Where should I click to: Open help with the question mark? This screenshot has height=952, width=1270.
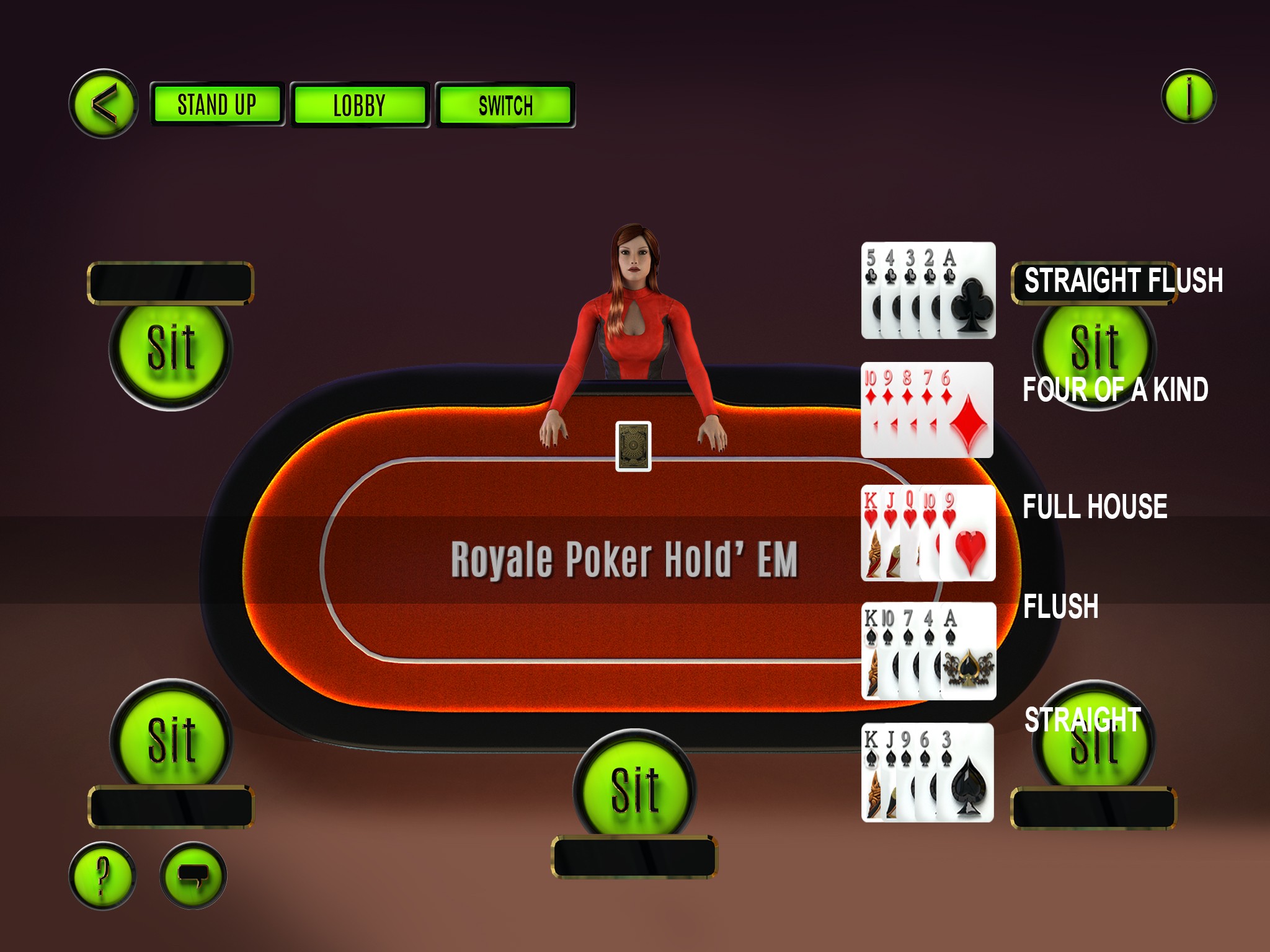click(x=102, y=876)
